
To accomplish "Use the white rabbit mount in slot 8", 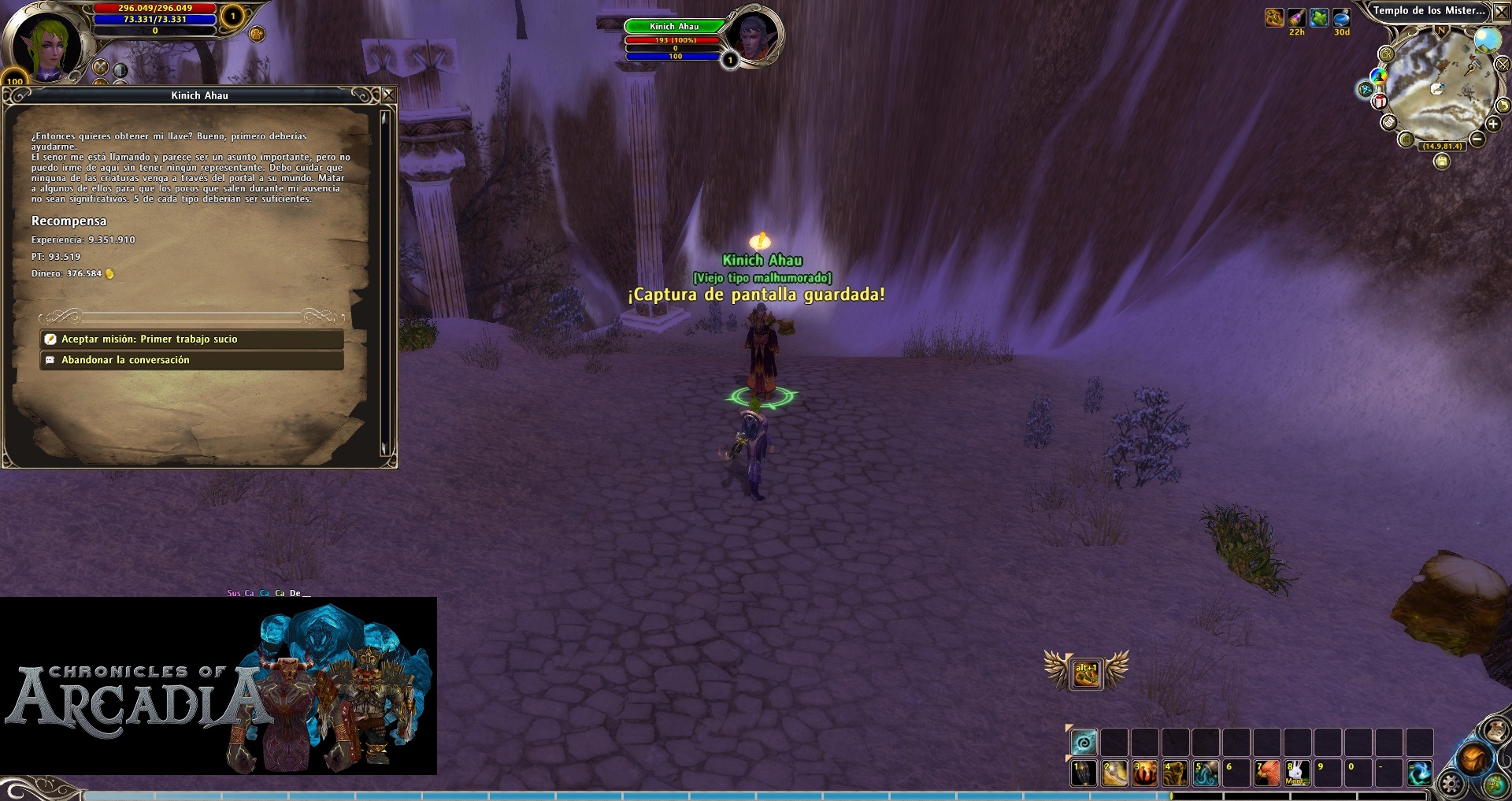I will [1297, 773].
